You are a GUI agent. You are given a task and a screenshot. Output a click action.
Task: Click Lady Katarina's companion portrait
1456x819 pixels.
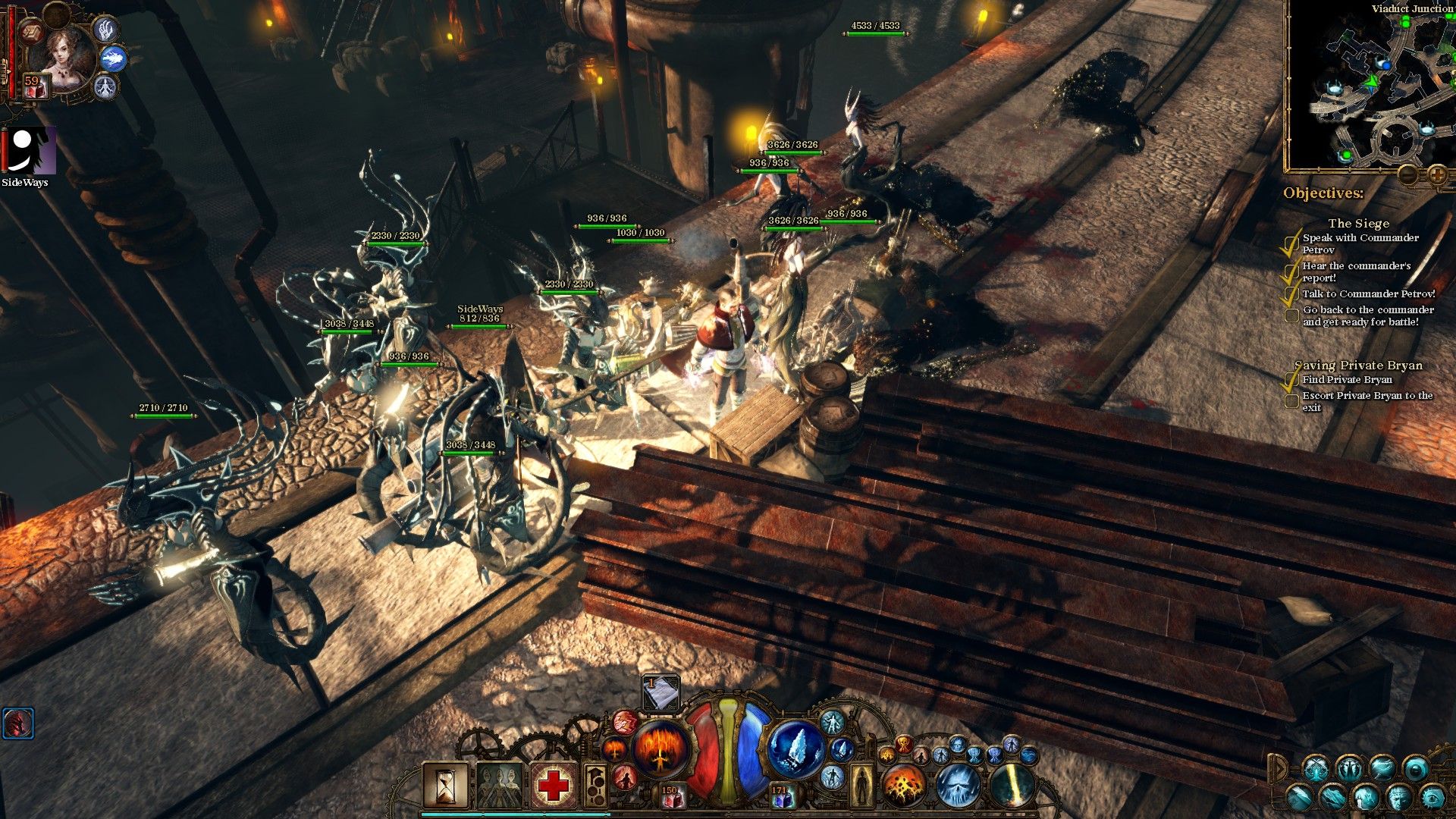click(x=67, y=57)
